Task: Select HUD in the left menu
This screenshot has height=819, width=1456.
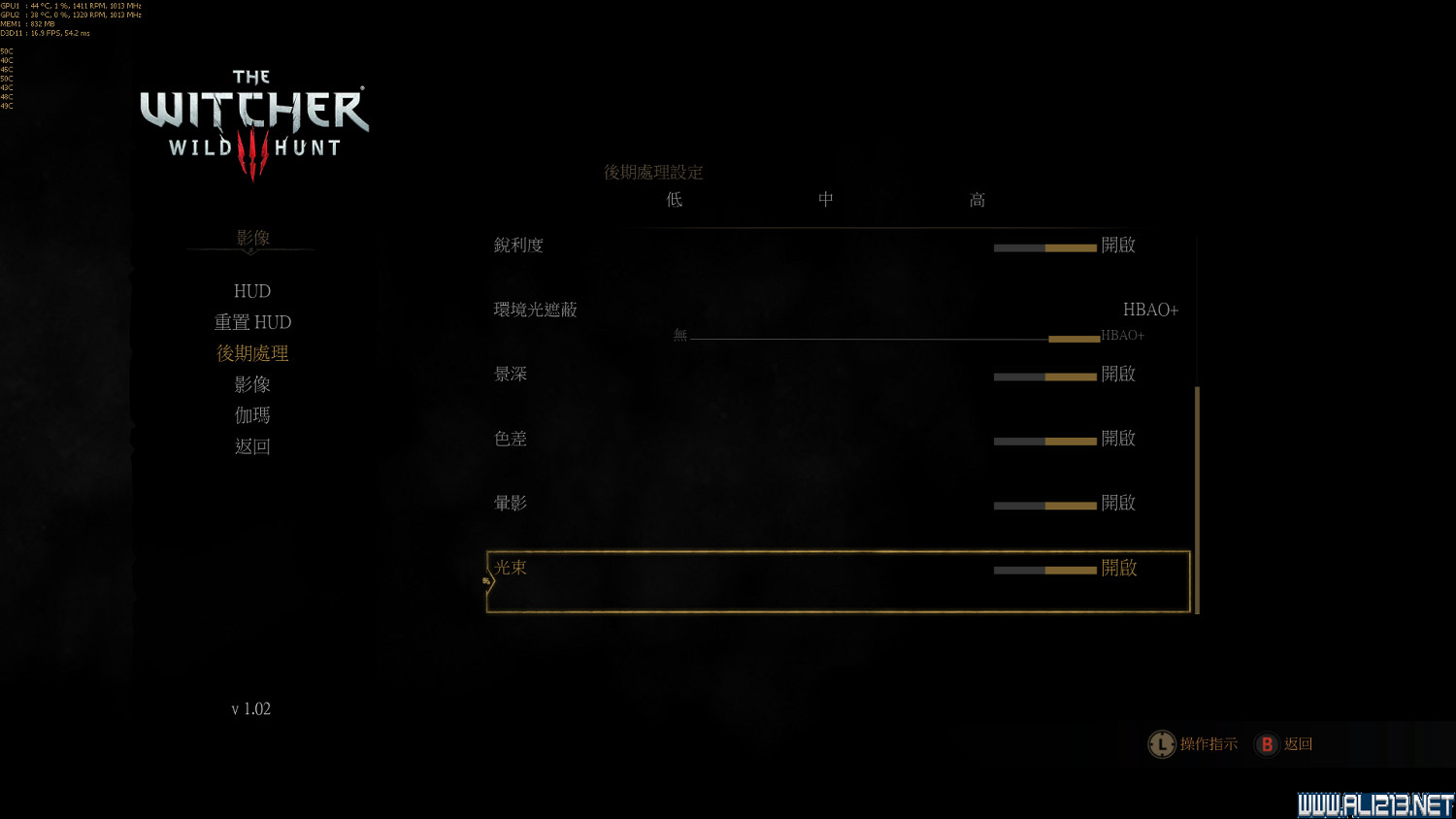Action: click(251, 291)
